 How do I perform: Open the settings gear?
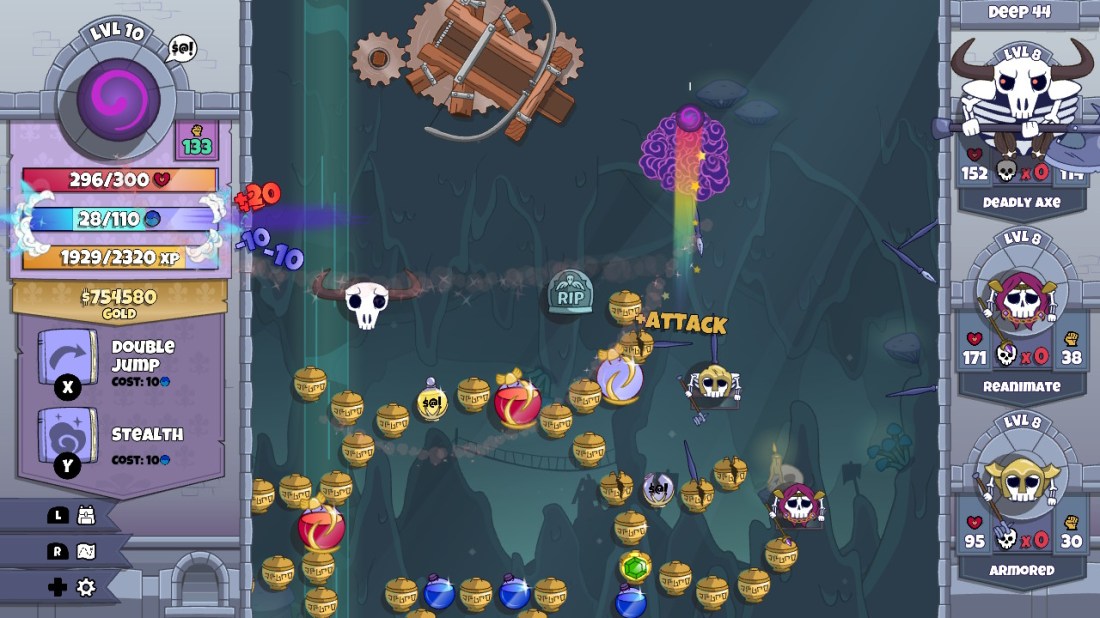(86, 587)
